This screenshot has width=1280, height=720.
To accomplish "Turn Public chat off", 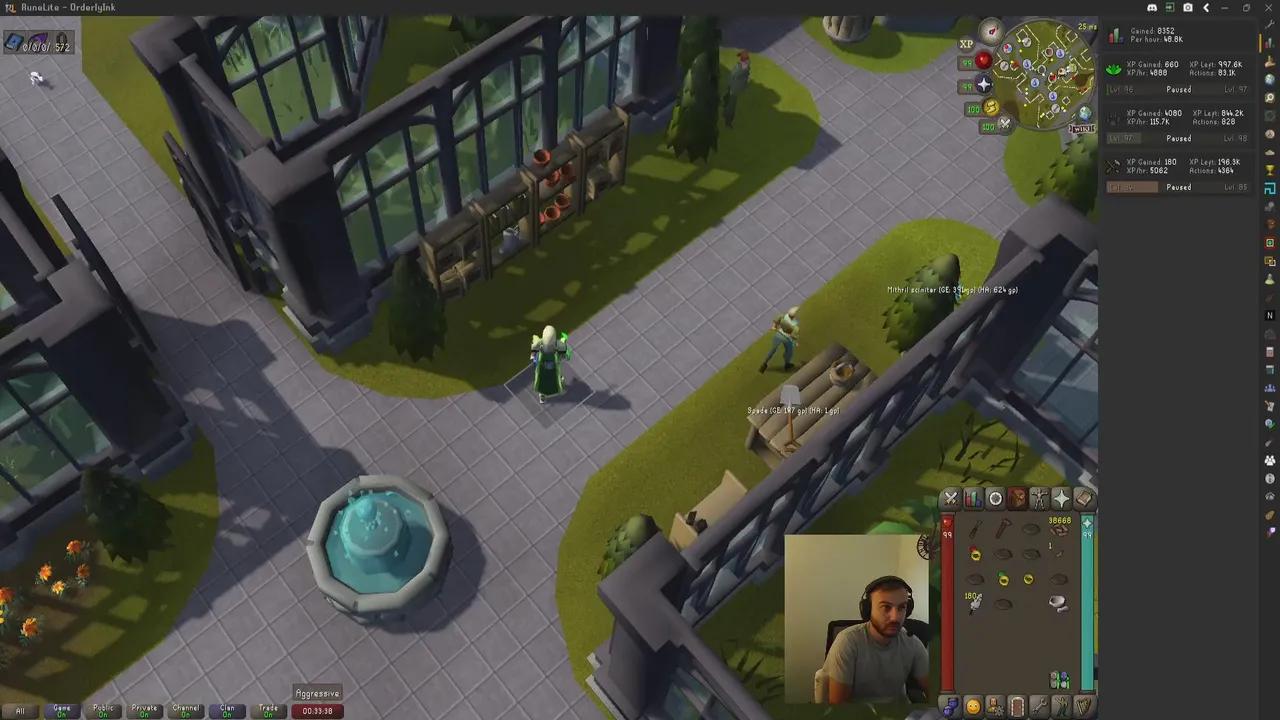I will pyautogui.click(x=103, y=709).
